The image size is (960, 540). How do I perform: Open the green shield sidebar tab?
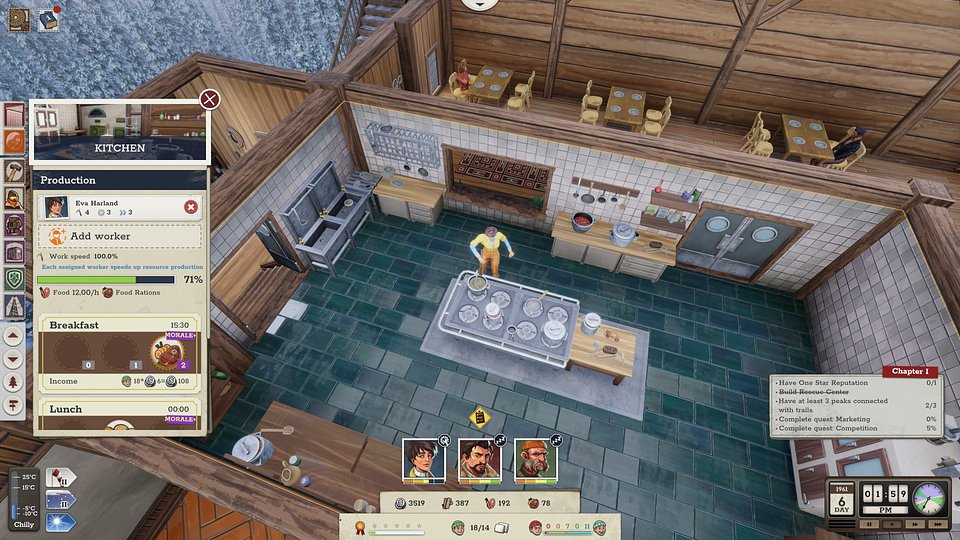point(15,279)
